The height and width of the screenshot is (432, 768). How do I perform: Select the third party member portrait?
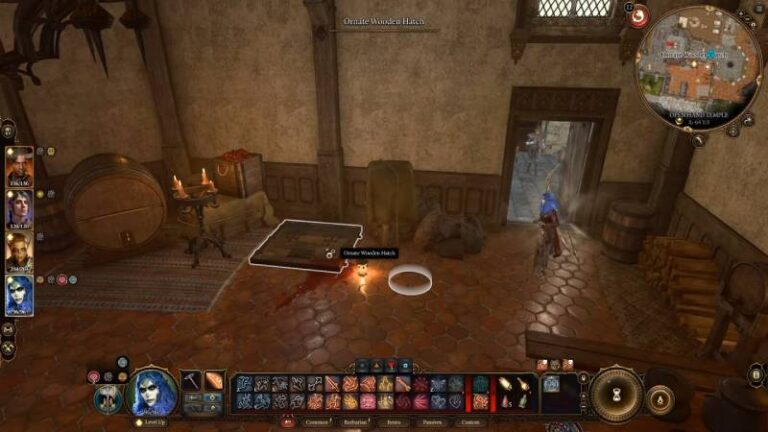point(20,252)
